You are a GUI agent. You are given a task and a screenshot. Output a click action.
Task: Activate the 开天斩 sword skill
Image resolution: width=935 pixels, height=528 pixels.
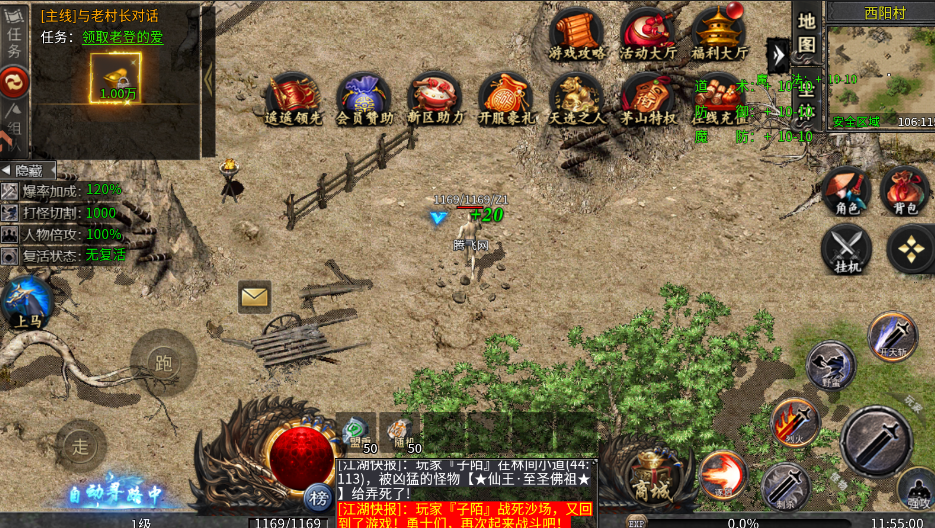click(x=892, y=336)
